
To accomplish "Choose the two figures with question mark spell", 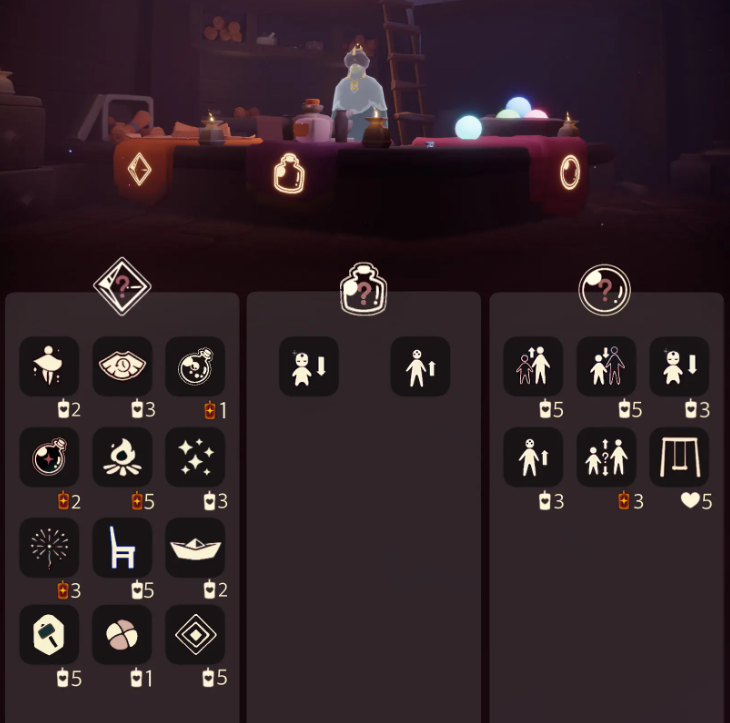I will 606,457.
